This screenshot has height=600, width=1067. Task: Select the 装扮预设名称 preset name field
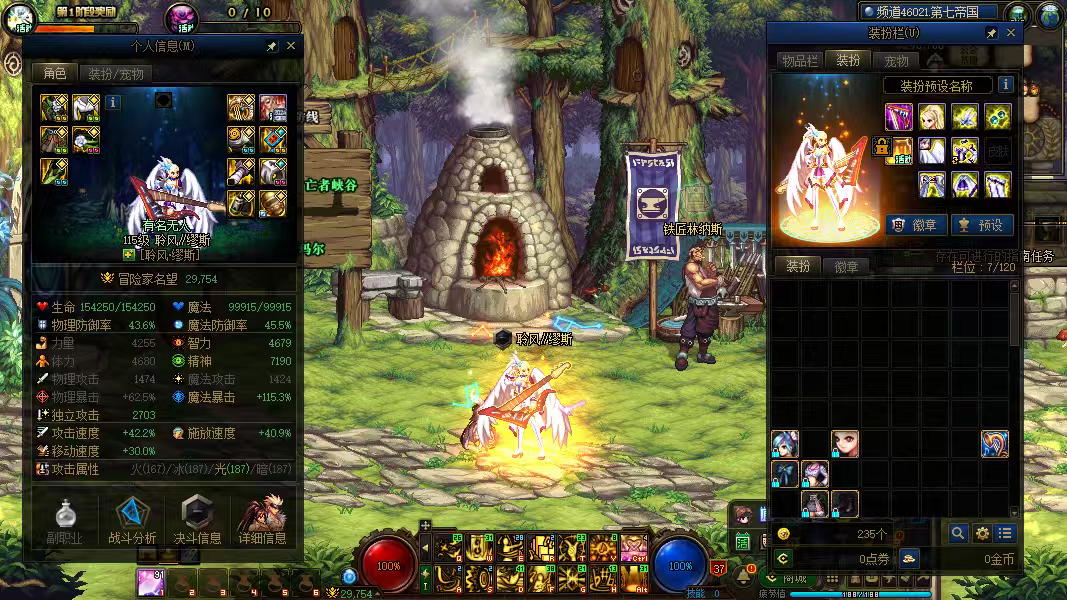[937, 86]
